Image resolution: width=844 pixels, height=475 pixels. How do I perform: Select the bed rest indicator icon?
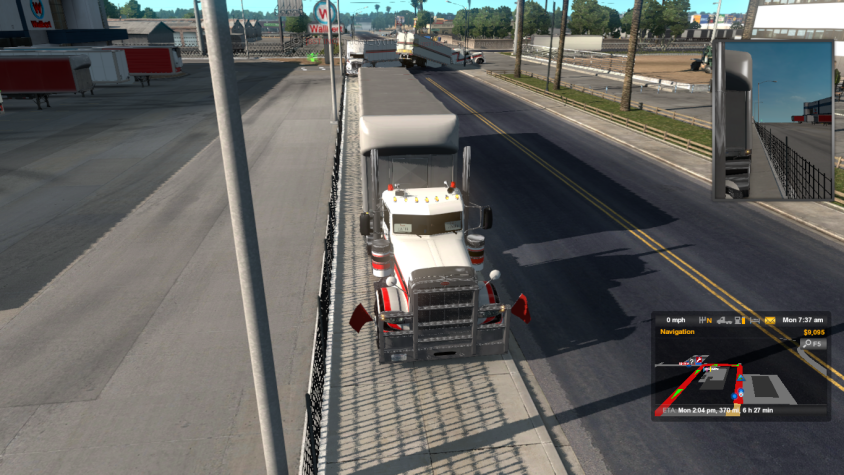(754, 320)
